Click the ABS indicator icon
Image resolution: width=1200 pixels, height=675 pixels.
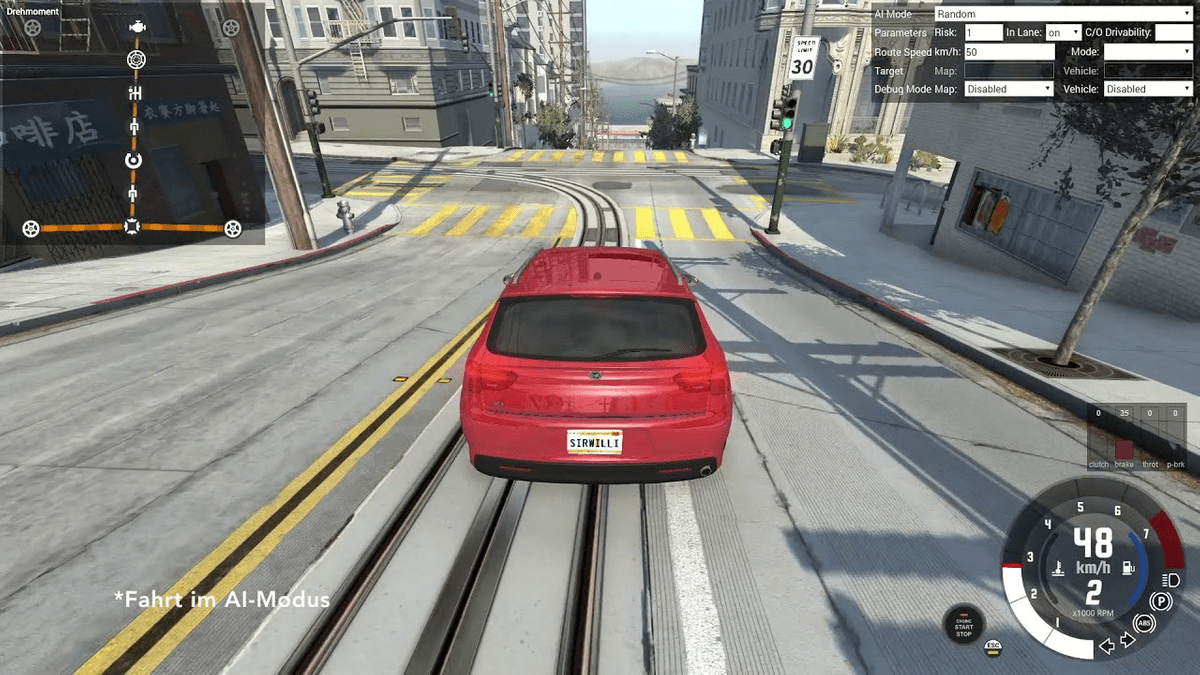(1145, 622)
